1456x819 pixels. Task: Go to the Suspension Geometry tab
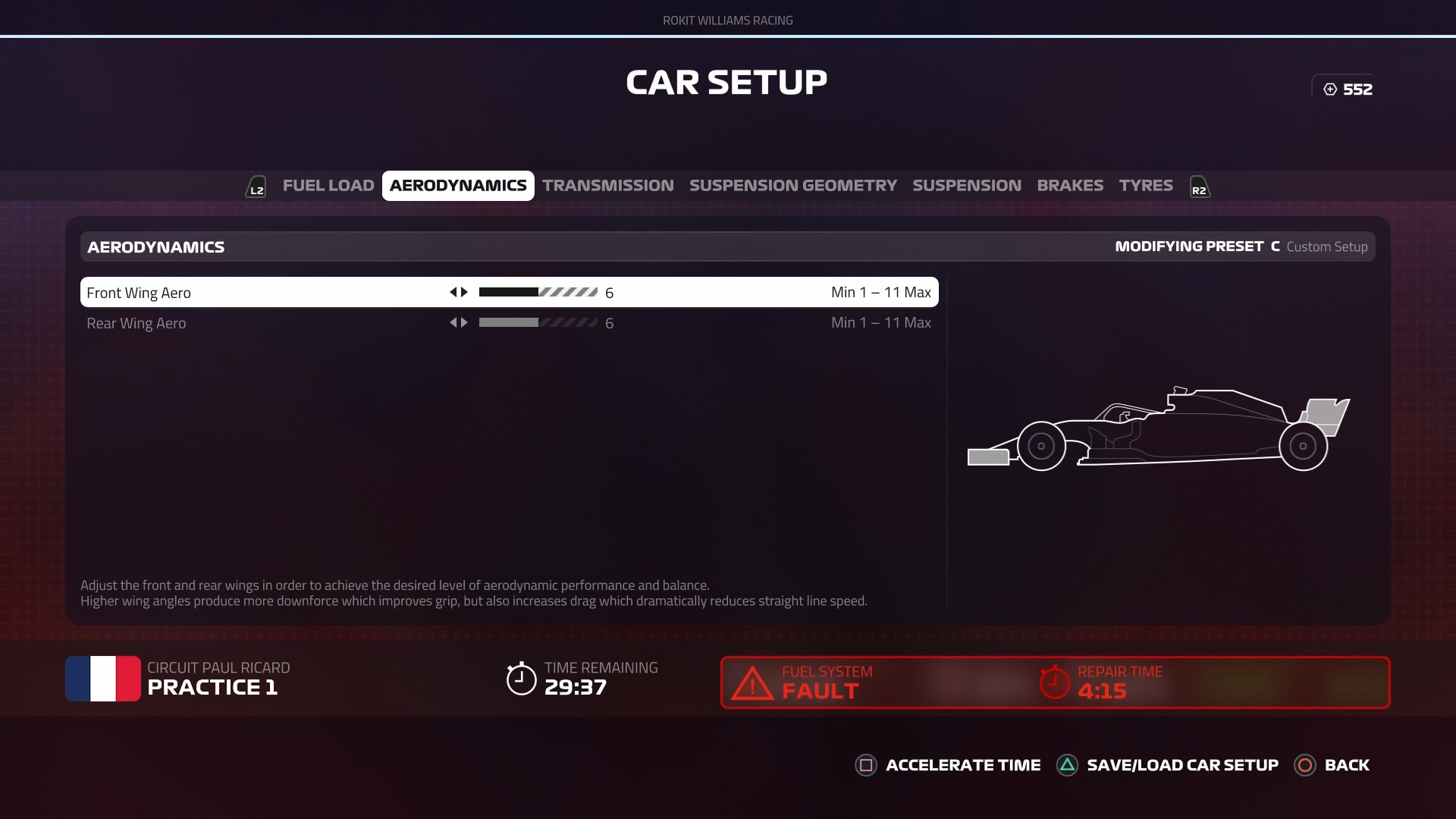[x=792, y=186]
